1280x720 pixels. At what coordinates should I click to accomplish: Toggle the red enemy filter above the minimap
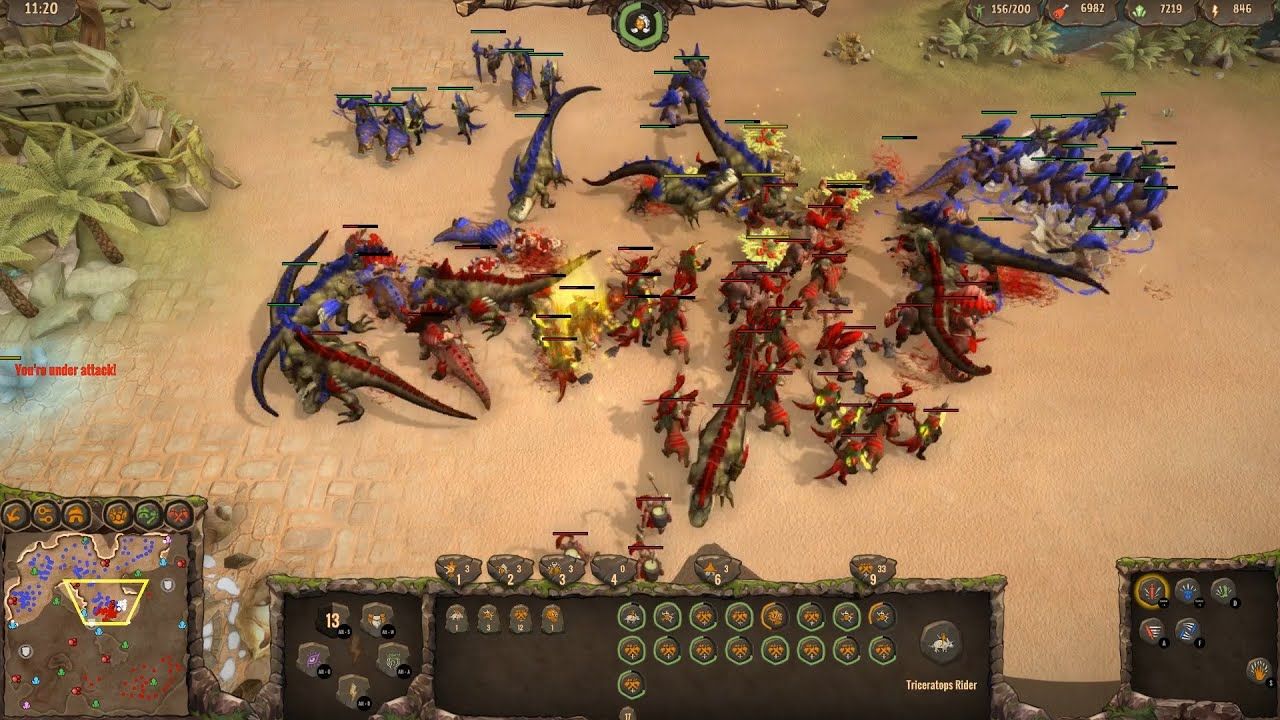coord(178,515)
